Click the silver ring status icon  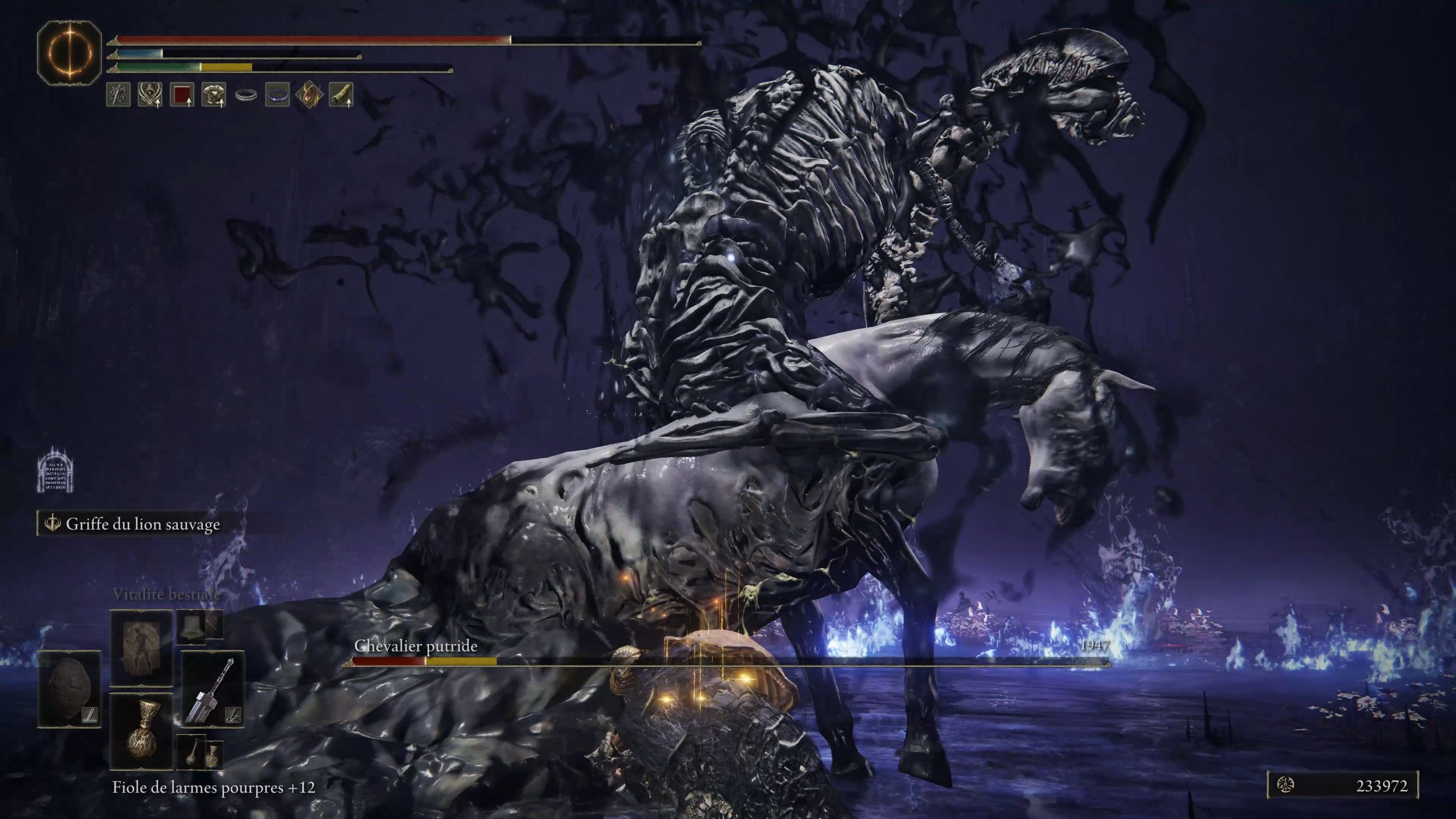click(x=246, y=95)
